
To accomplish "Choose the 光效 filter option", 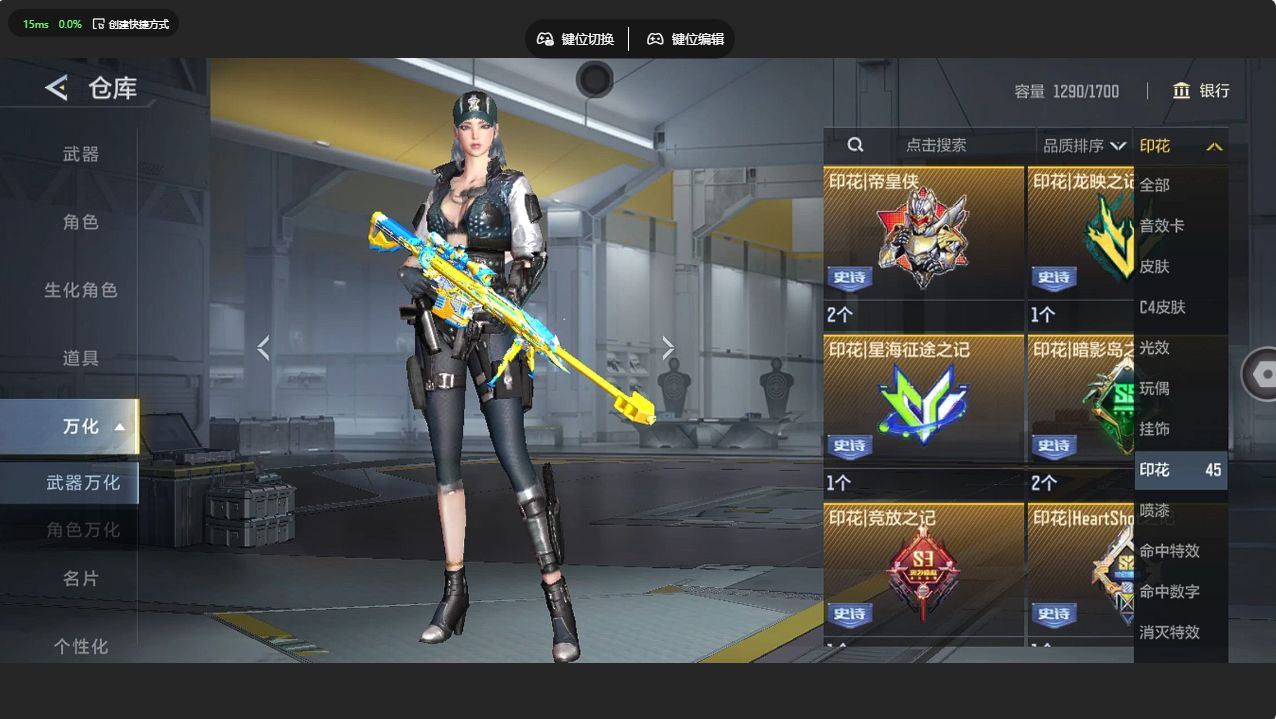I will point(1155,348).
